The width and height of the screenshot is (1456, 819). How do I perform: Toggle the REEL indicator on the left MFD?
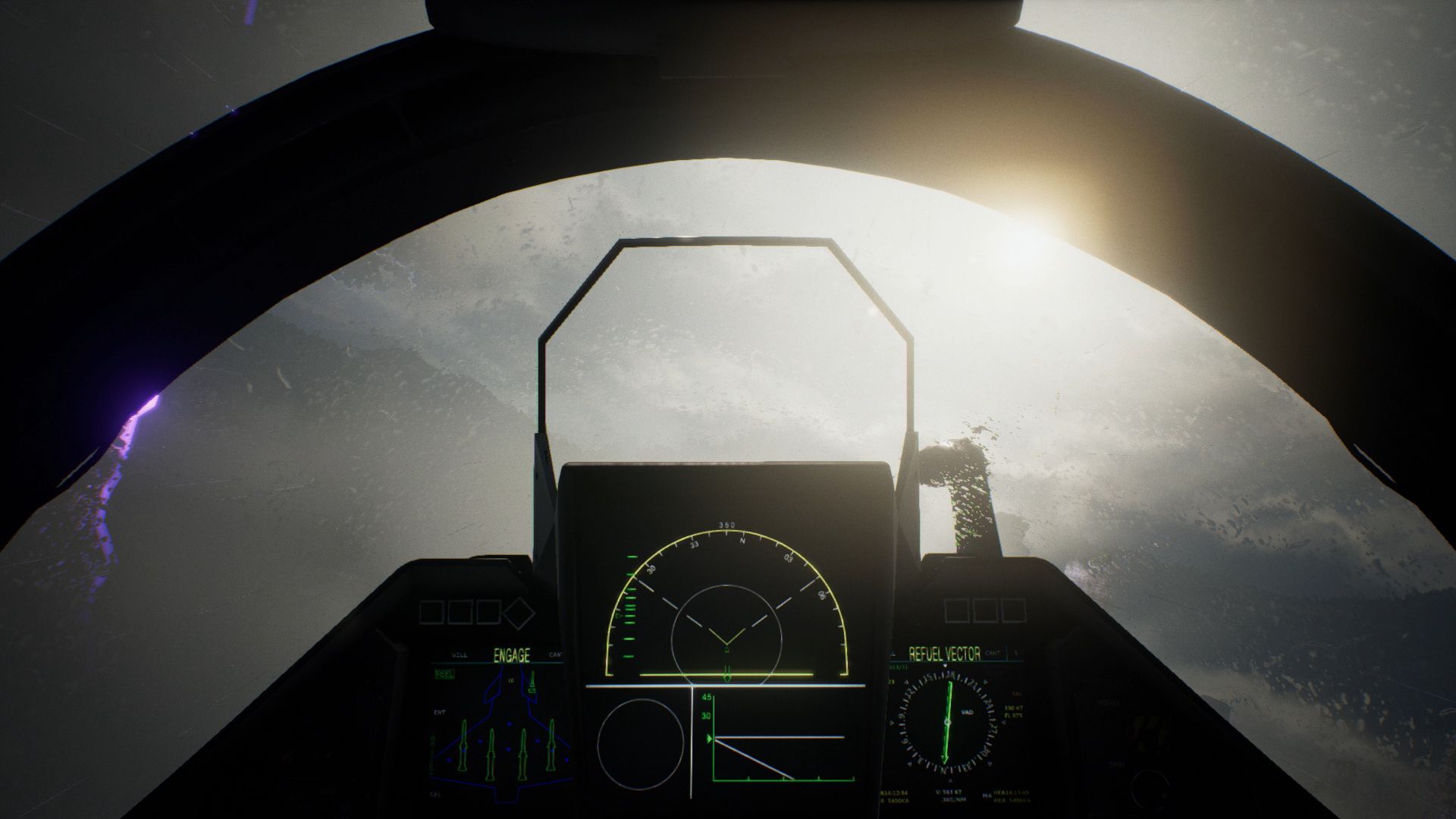tap(444, 673)
